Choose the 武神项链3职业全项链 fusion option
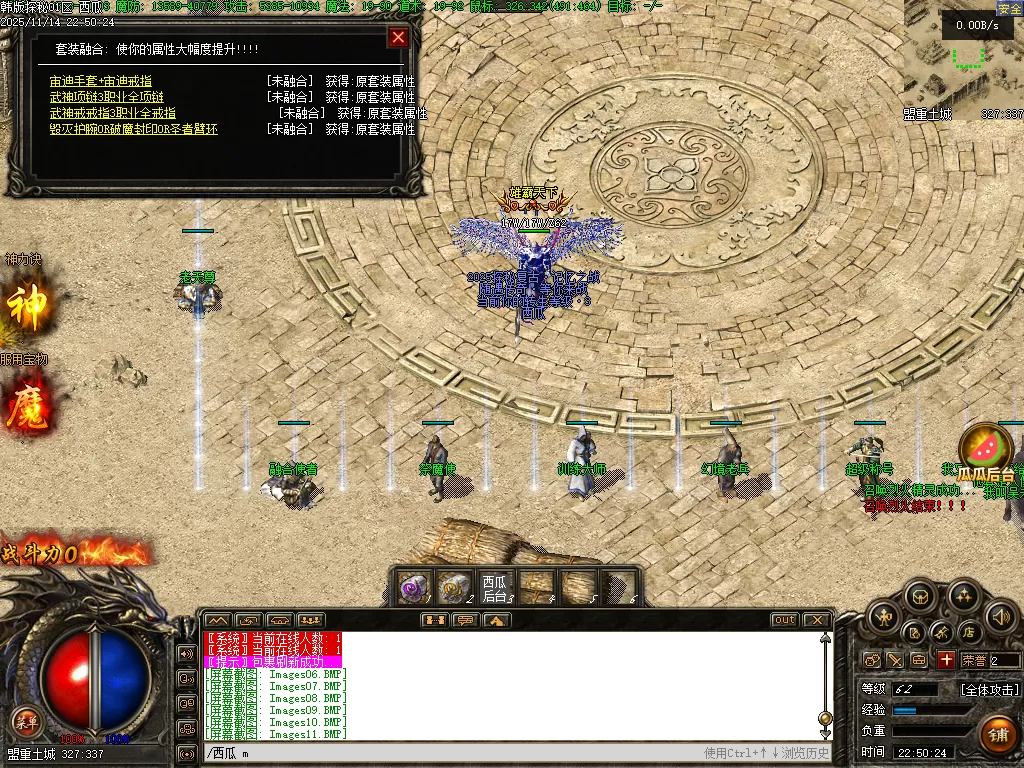The image size is (1024, 768). (x=107, y=97)
